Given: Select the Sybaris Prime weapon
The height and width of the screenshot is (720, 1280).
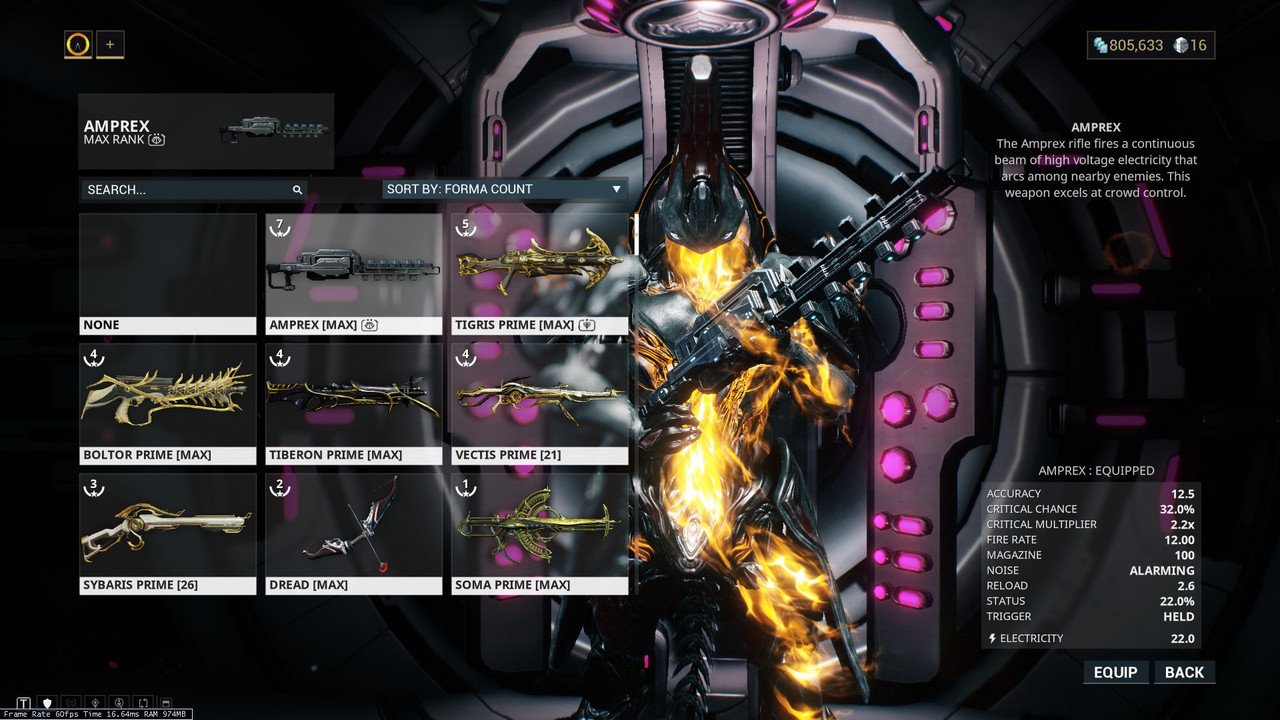Looking at the screenshot, I should (x=168, y=533).
